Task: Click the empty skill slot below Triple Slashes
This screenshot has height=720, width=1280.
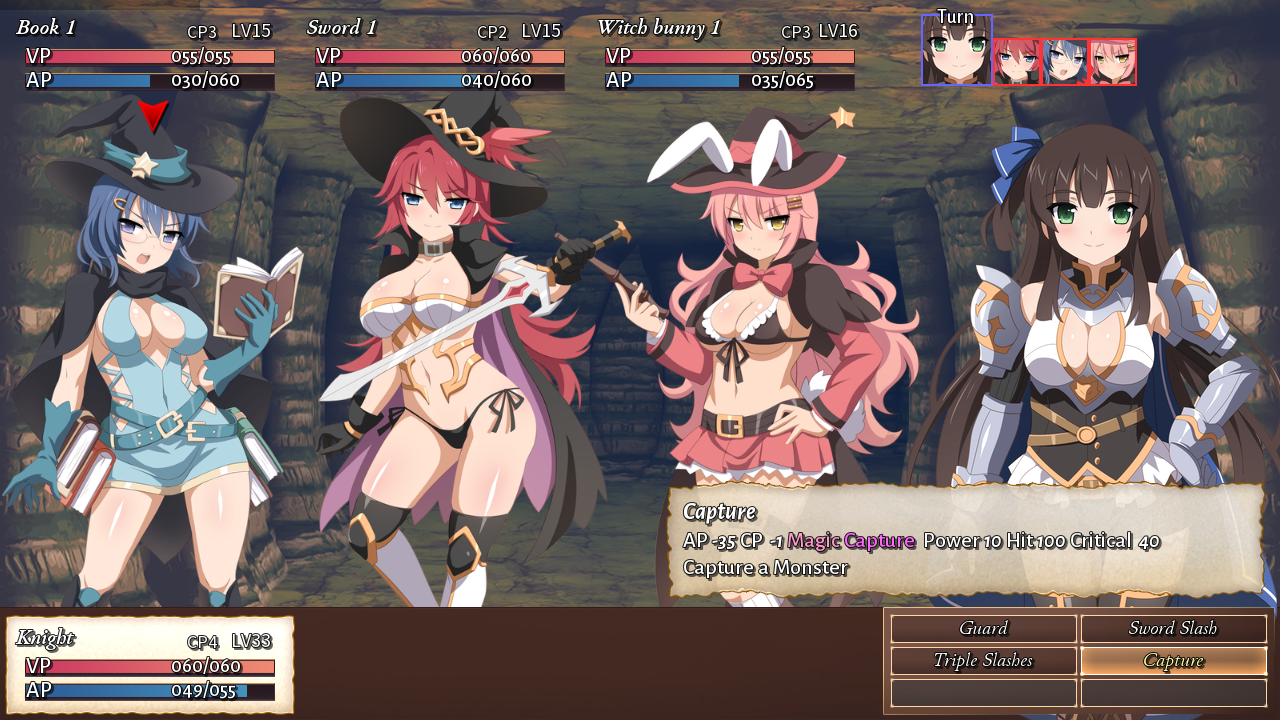Action: pos(983,692)
